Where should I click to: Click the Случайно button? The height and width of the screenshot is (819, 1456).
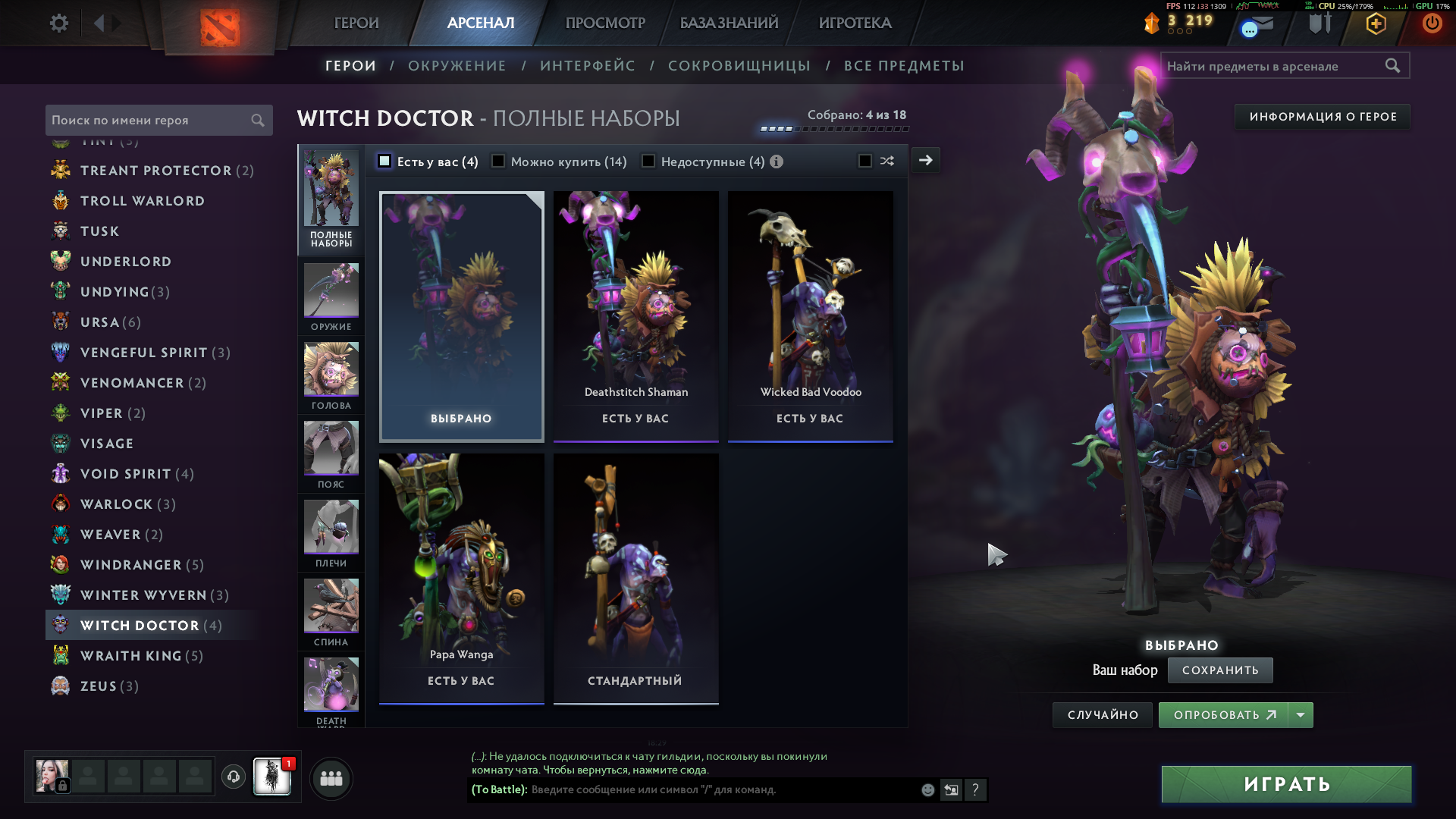[1103, 715]
